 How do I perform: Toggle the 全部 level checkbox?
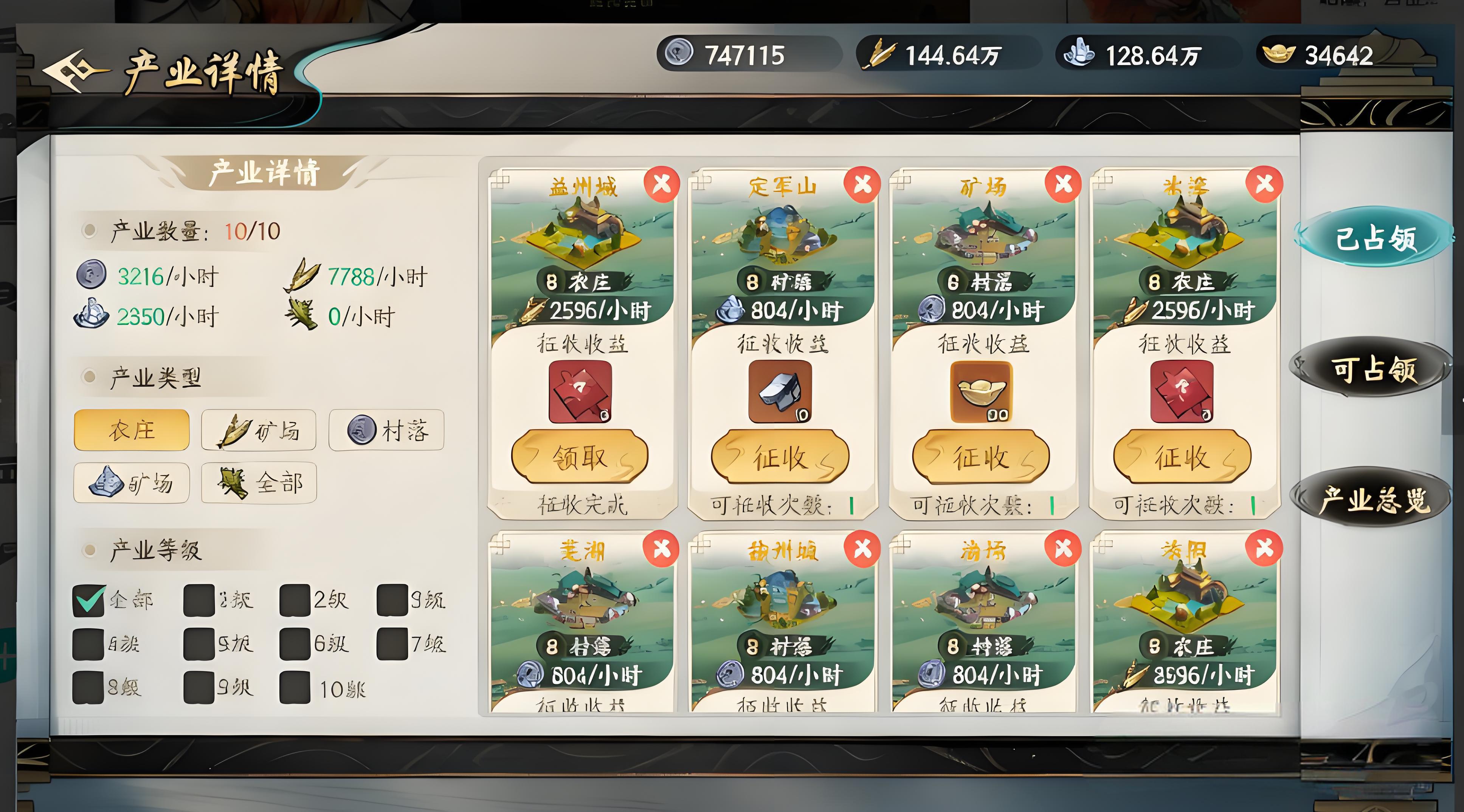[88, 600]
